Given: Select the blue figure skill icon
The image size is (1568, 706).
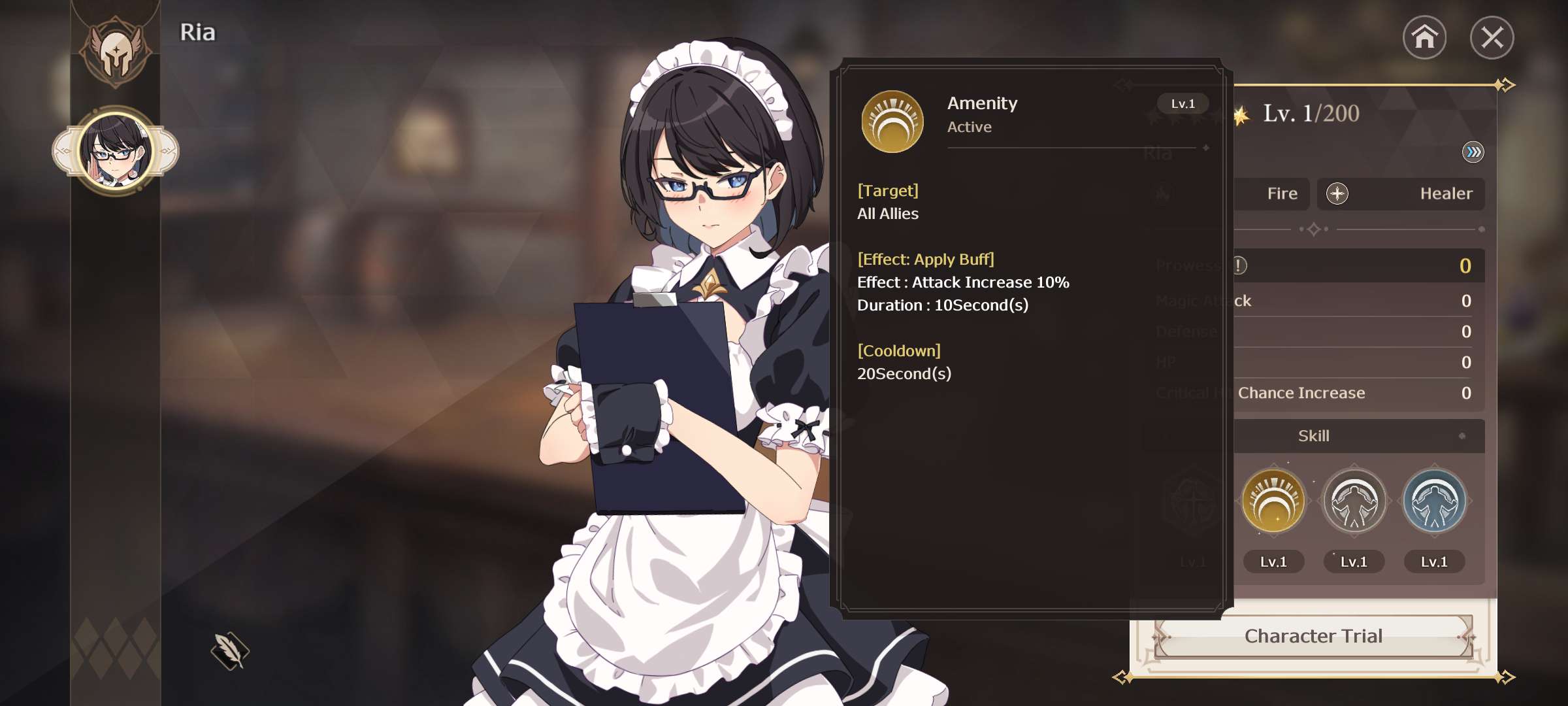Looking at the screenshot, I should [1434, 501].
